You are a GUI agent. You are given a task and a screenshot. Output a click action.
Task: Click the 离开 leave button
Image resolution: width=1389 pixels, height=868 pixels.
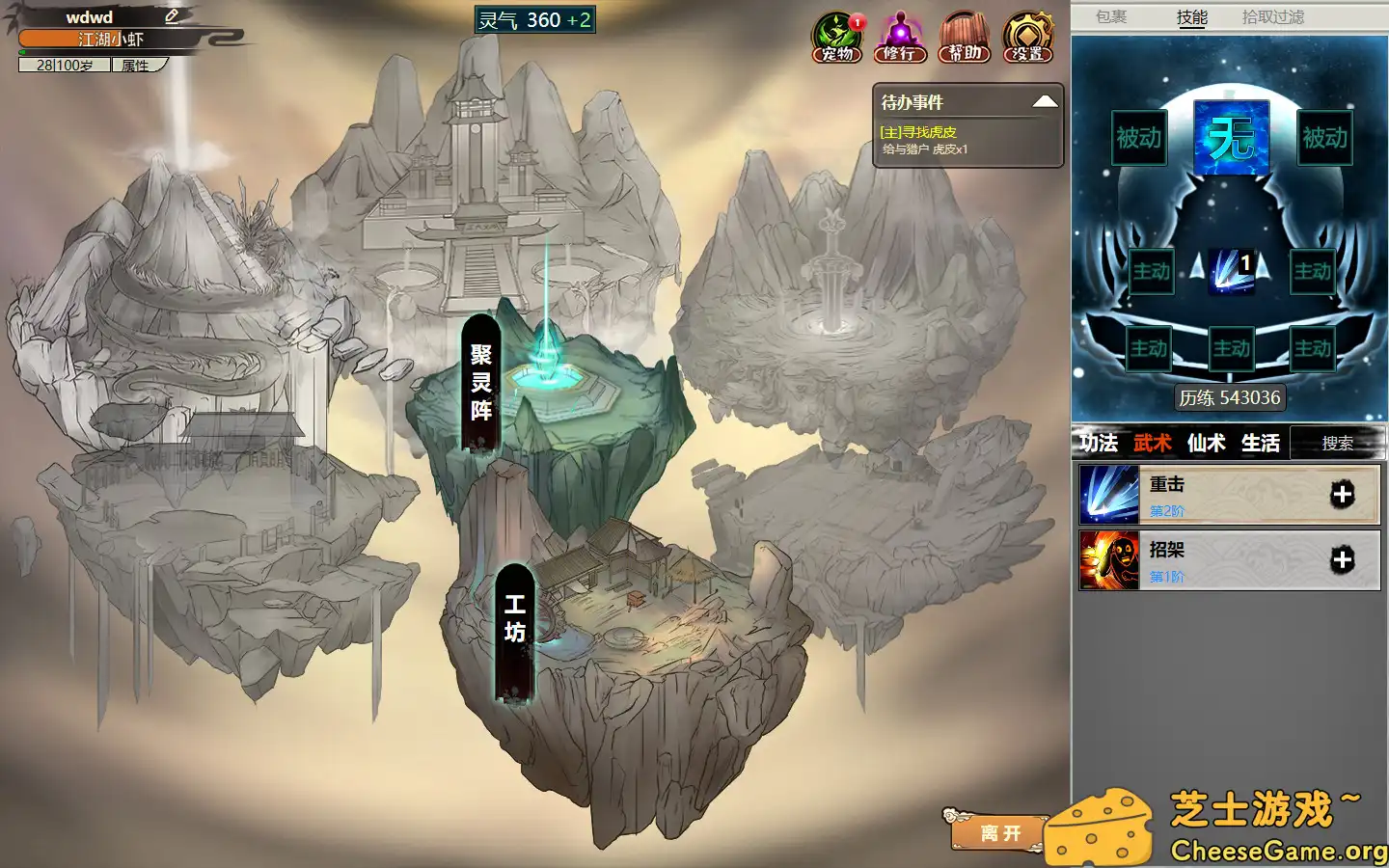click(x=999, y=832)
